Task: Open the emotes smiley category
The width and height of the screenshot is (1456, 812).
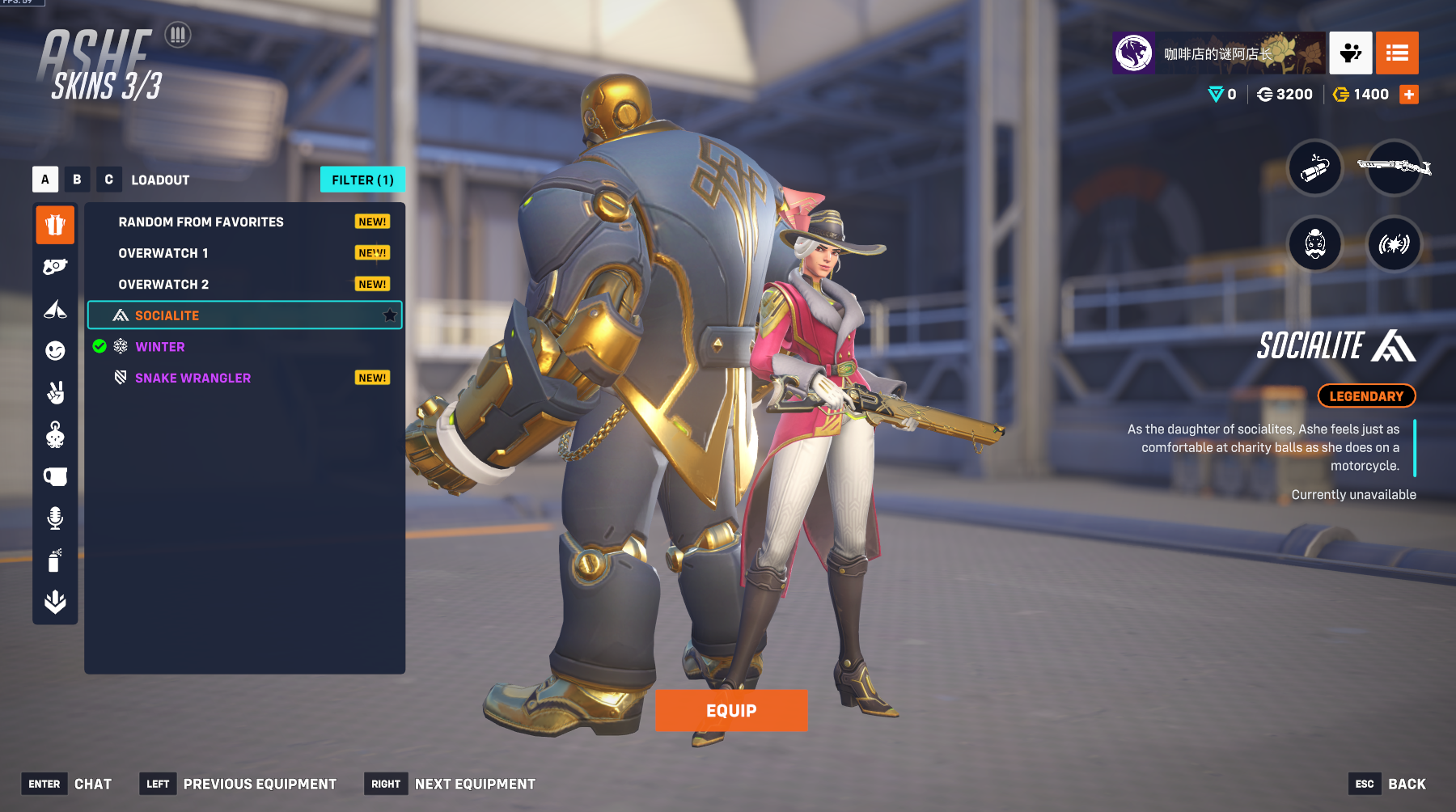Action: pyautogui.click(x=55, y=350)
